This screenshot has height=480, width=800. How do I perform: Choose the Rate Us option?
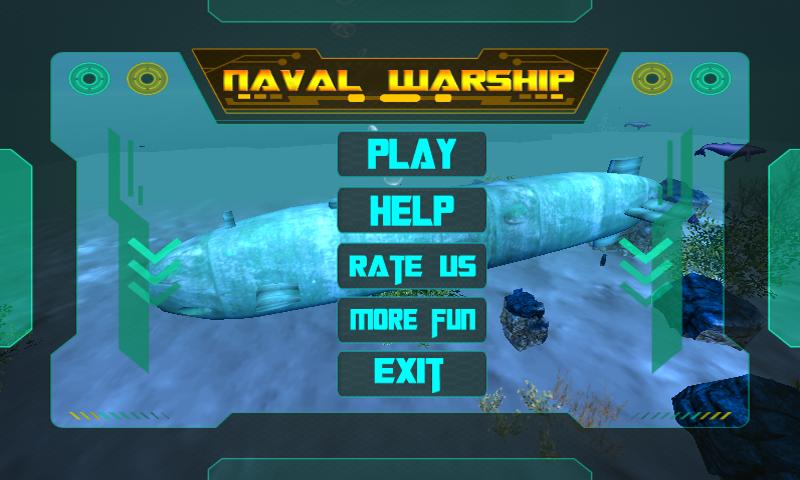coord(412,266)
